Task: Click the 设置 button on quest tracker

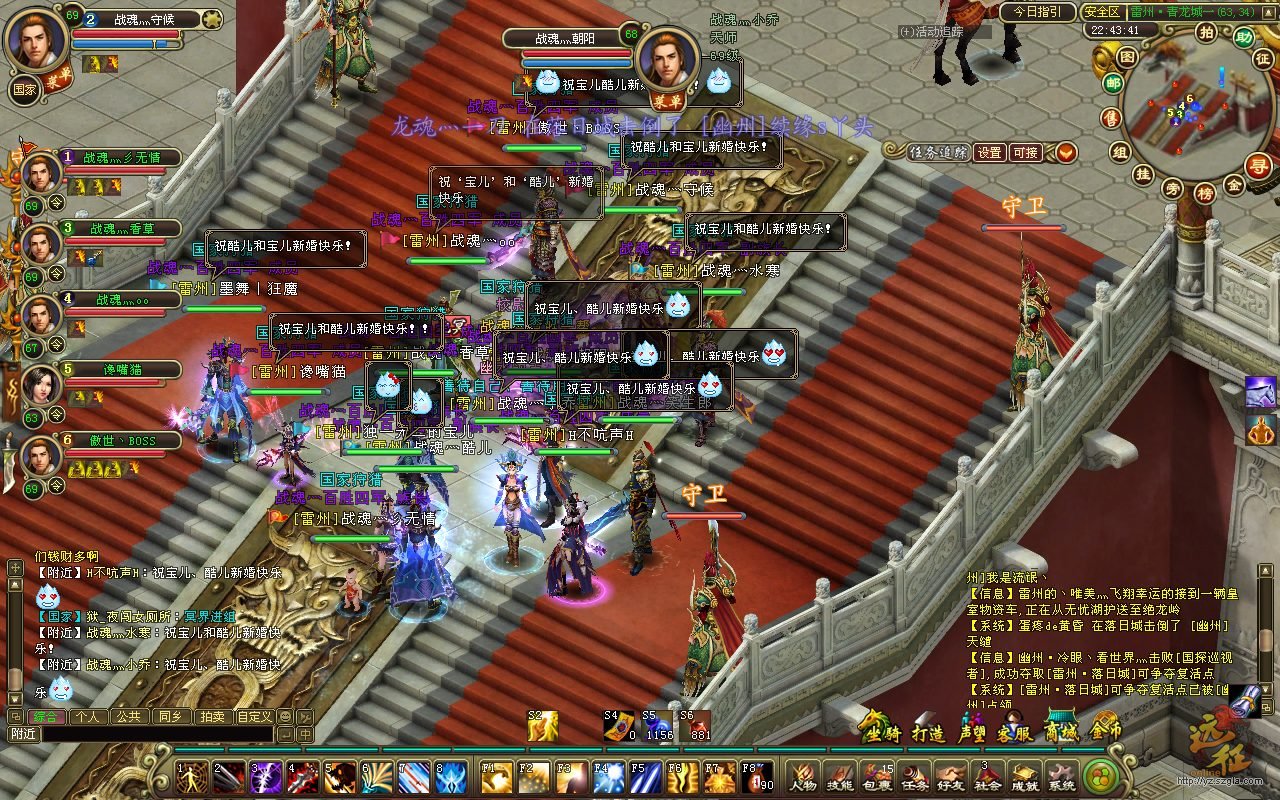Action: [x=989, y=153]
